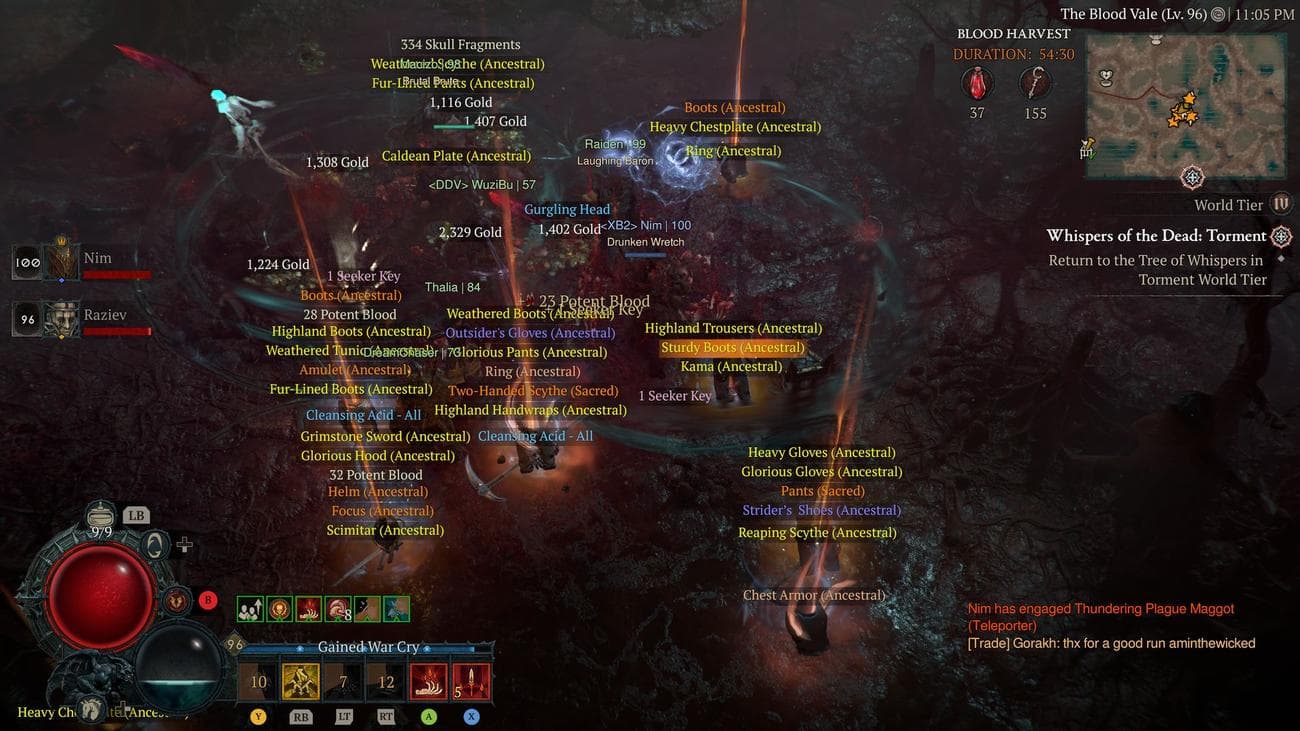Select the yellow weapon-mastery skill on the action bar
Viewport: 1300px width, 731px height.
[x=300, y=681]
